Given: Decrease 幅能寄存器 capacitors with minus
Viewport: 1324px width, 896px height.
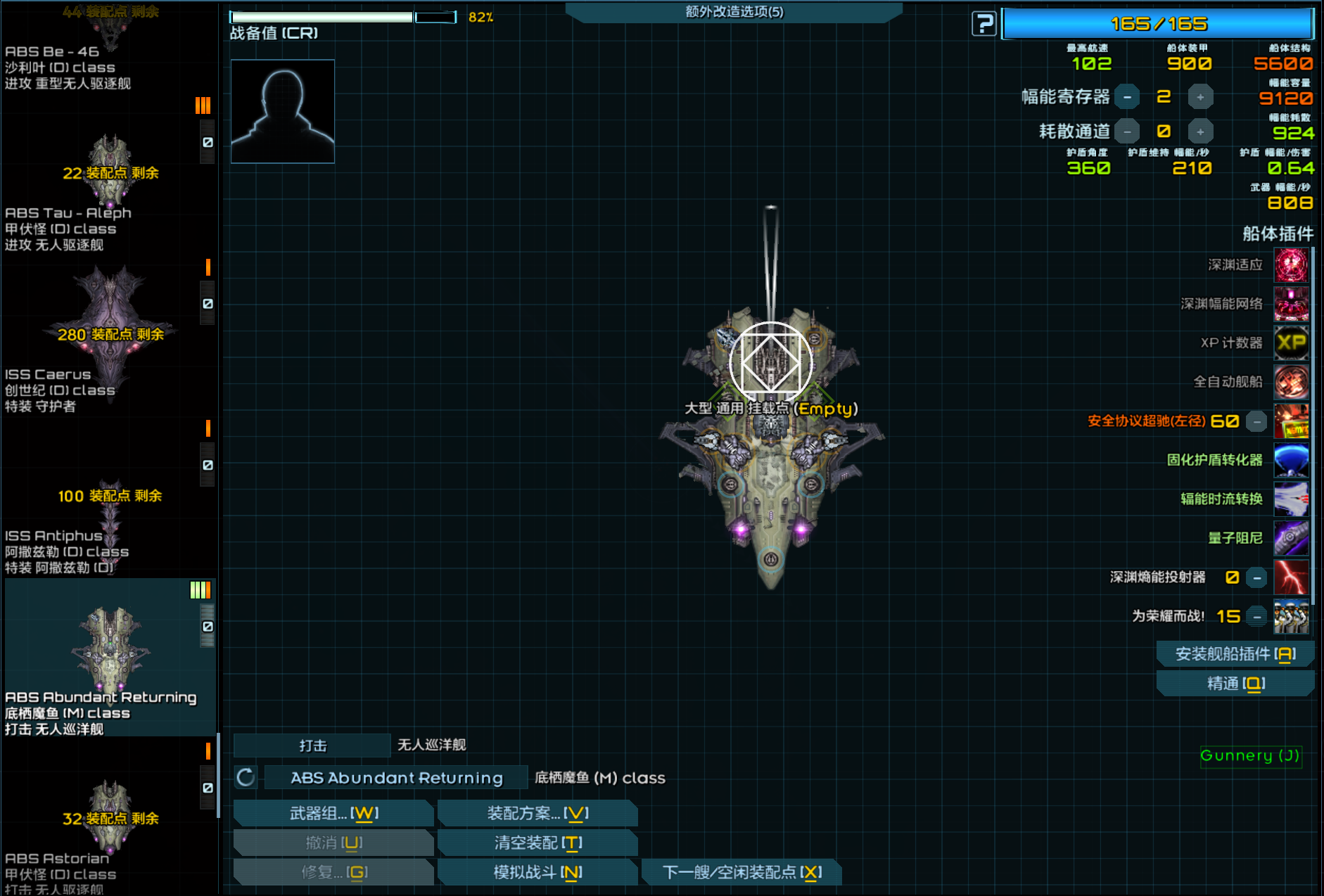Looking at the screenshot, I should click(x=1127, y=97).
